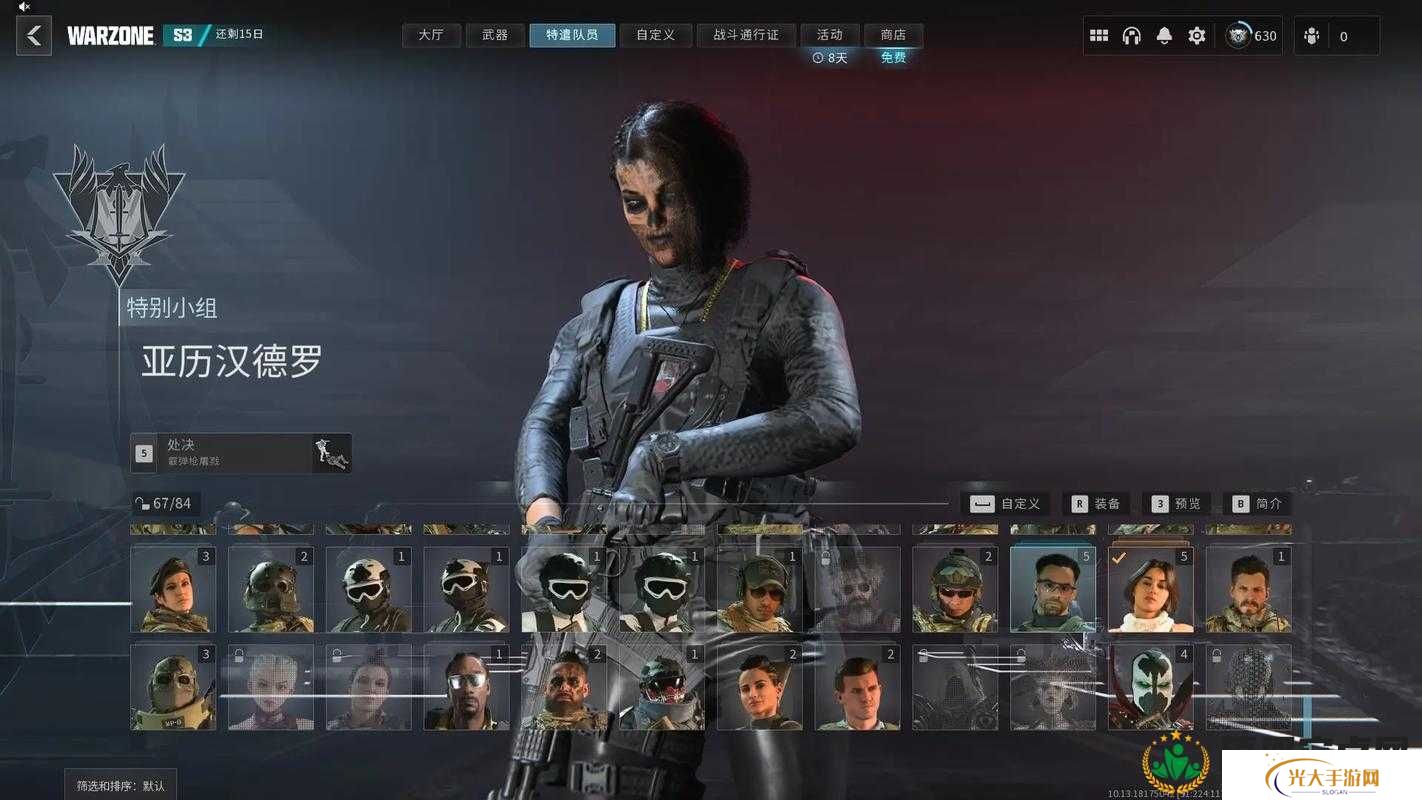Viewport: 1422px width, 800px height.
Task: Choose the red-caped white-masked operator
Action: (x=1151, y=687)
